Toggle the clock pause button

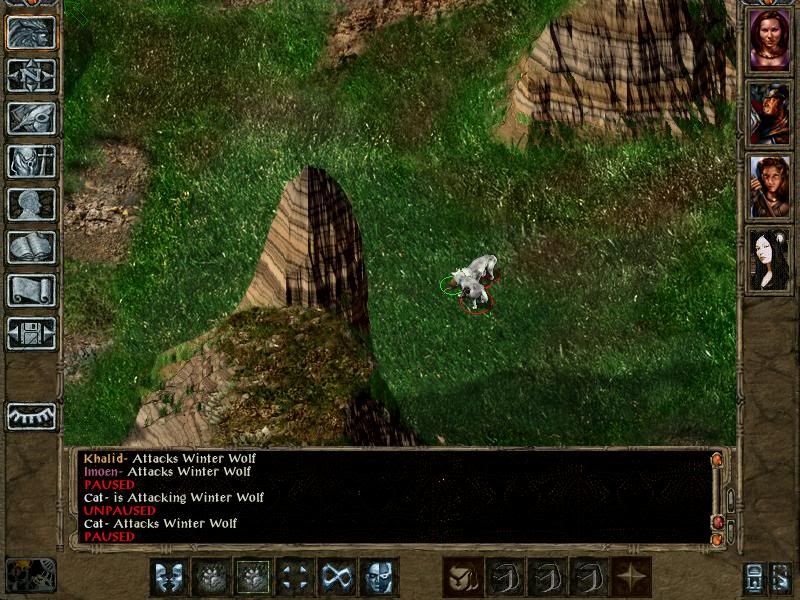pyautogui.click(x=30, y=575)
